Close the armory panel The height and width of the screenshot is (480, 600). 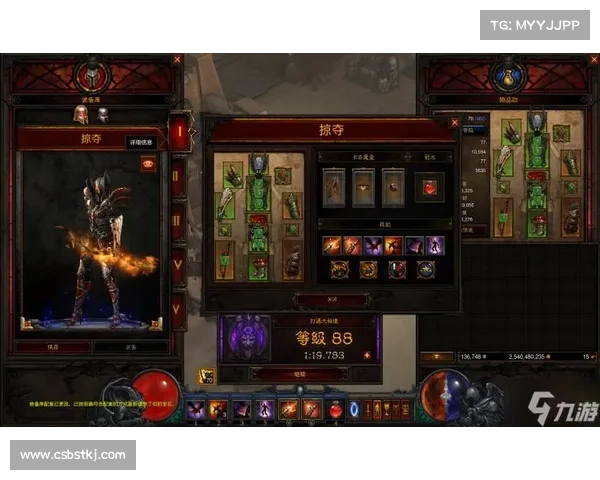click(178, 60)
